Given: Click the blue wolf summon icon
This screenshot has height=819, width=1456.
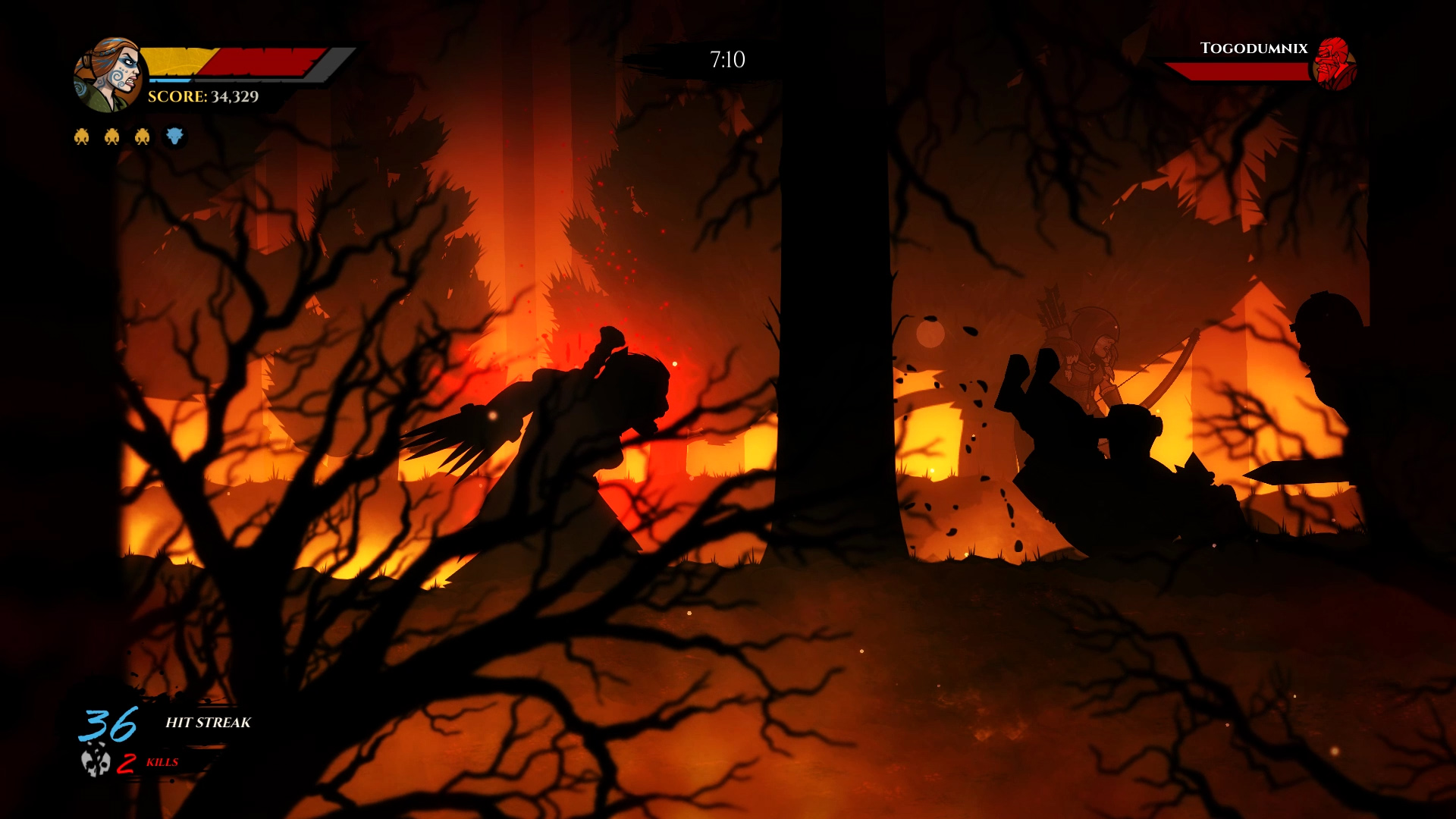Looking at the screenshot, I should tap(174, 136).
